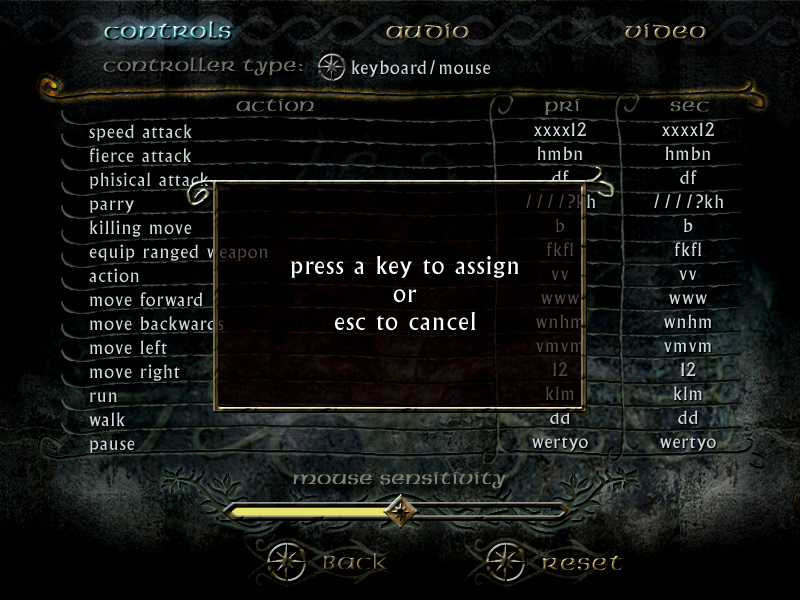
Task: Edit the action secondary binding
Action: (688, 274)
